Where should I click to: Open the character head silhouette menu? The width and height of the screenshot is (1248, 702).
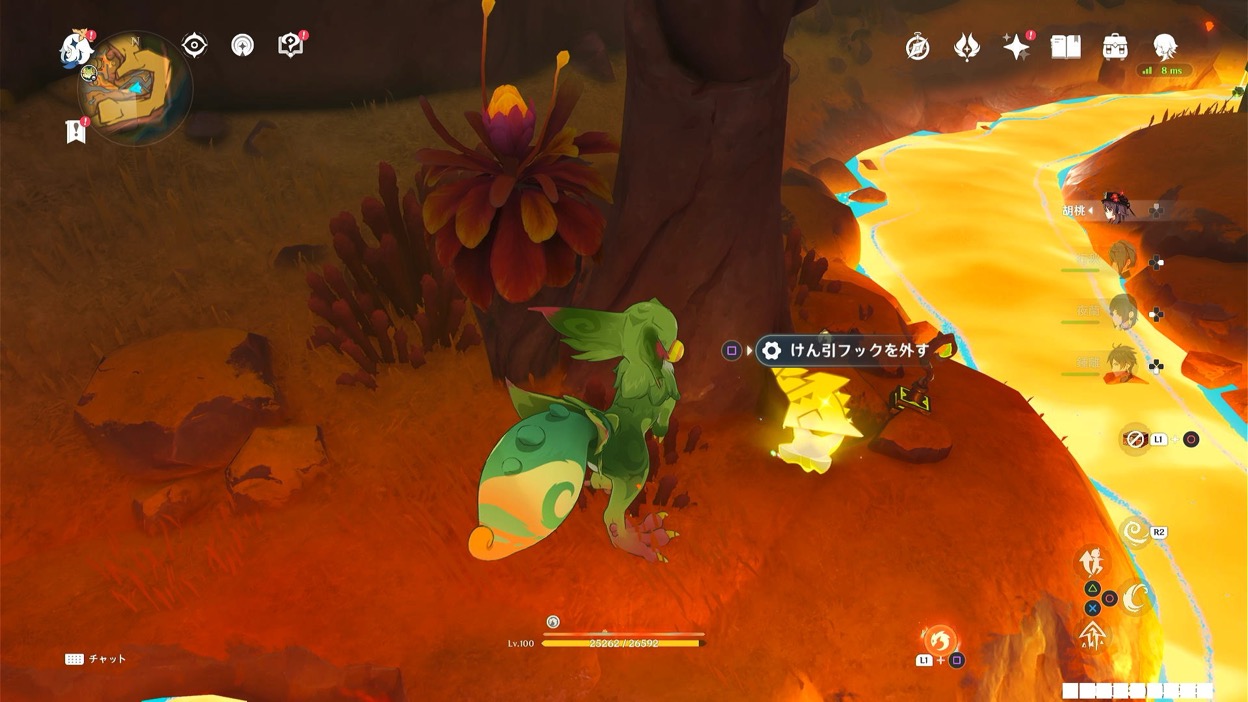(x=1164, y=47)
